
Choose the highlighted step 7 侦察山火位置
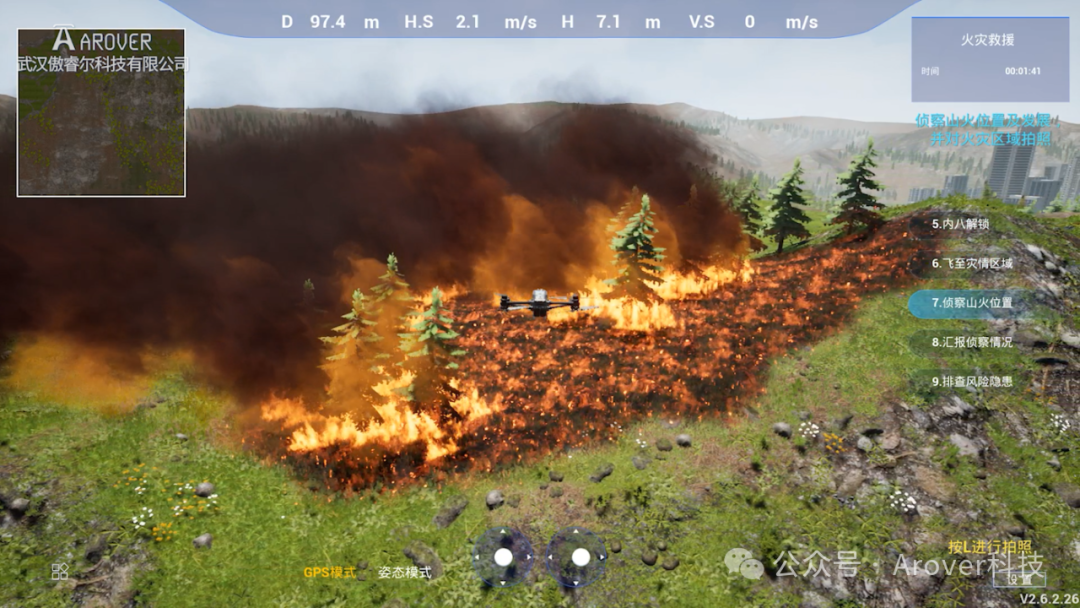coord(972,303)
